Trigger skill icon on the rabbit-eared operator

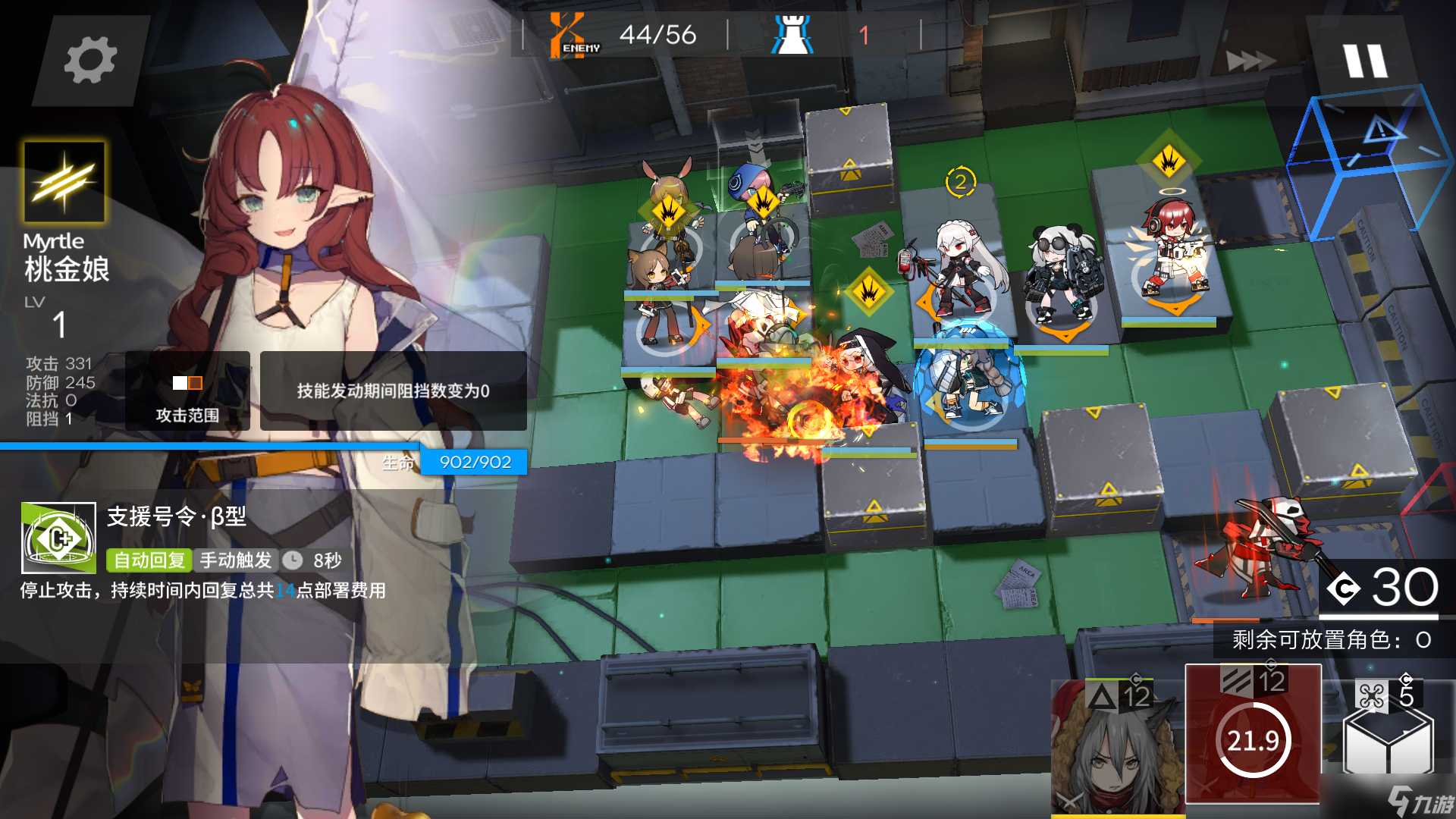pos(669,212)
